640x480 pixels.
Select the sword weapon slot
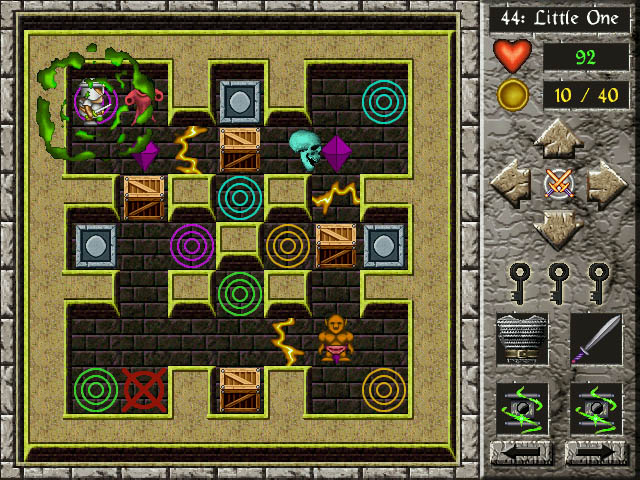(x=596, y=340)
